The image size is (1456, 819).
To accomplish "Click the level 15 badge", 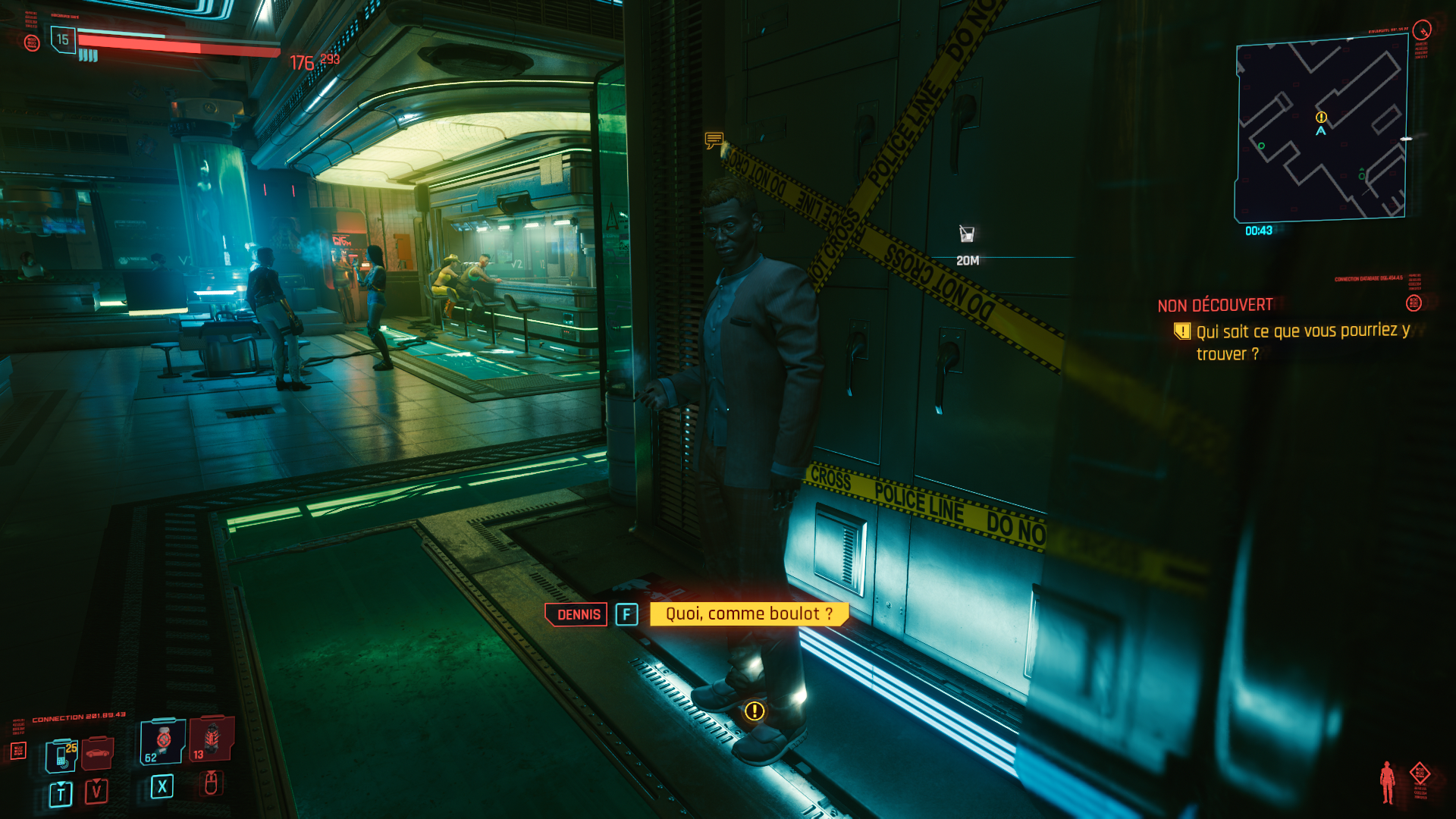I will tap(63, 39).
